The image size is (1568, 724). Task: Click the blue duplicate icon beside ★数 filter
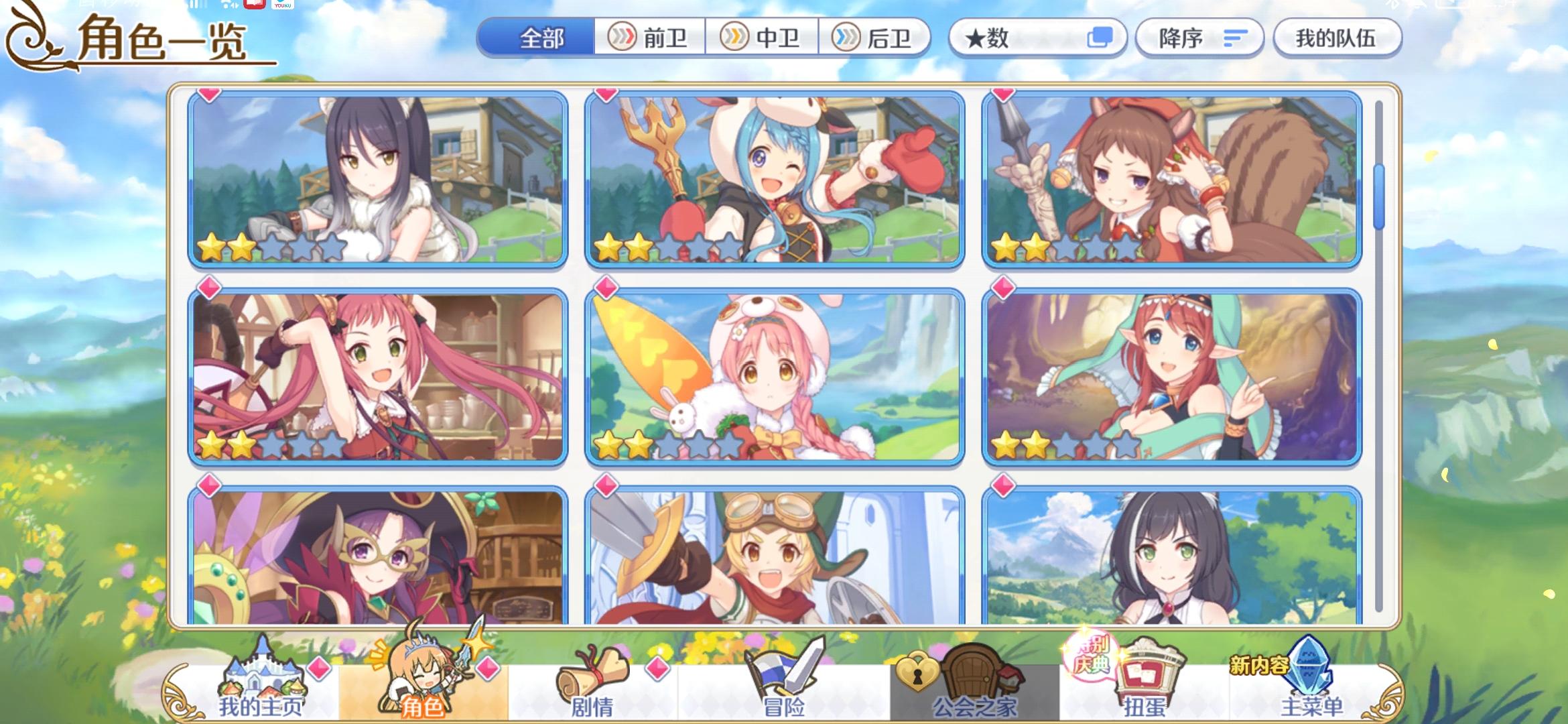pyautogui.click(x=1103, y=38)
